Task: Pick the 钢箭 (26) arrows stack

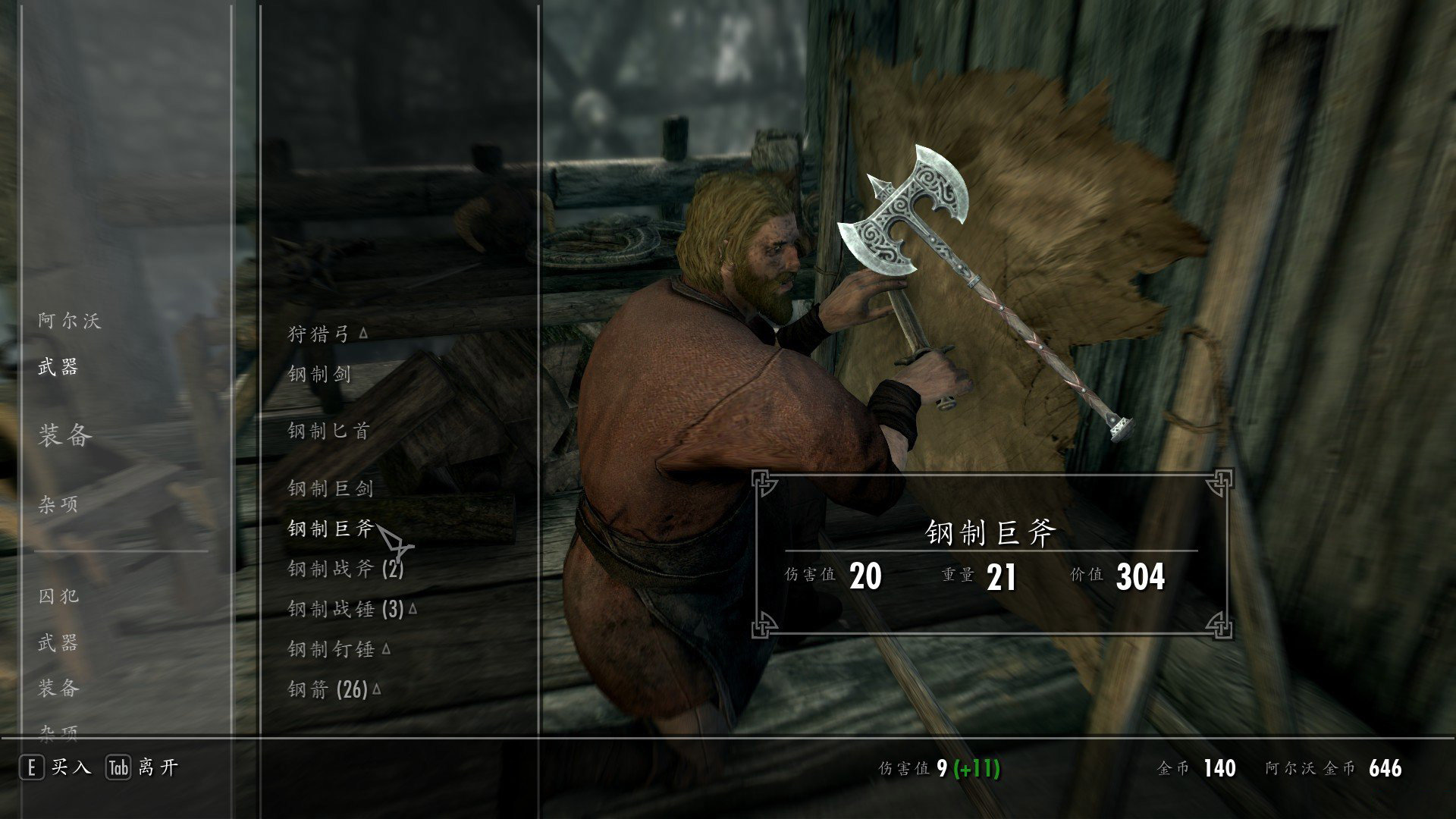Action: (328, 689)
